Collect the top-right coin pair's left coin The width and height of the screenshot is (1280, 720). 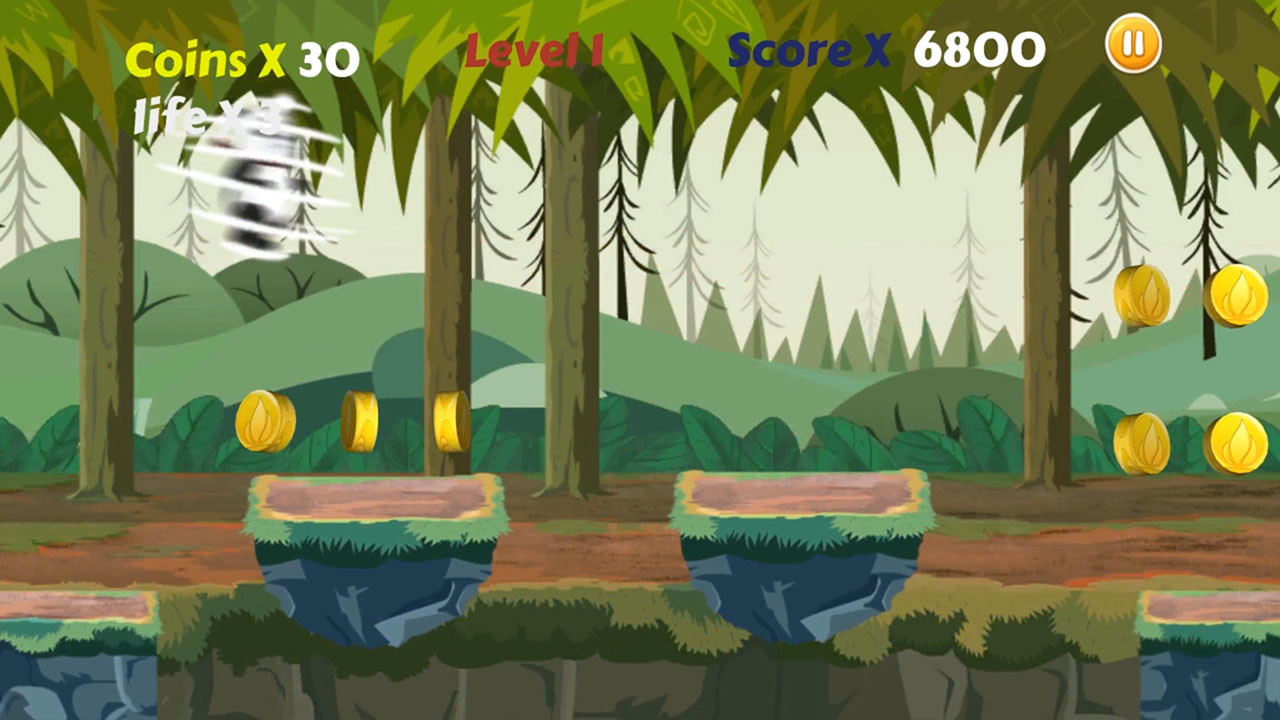point(1140,295)
